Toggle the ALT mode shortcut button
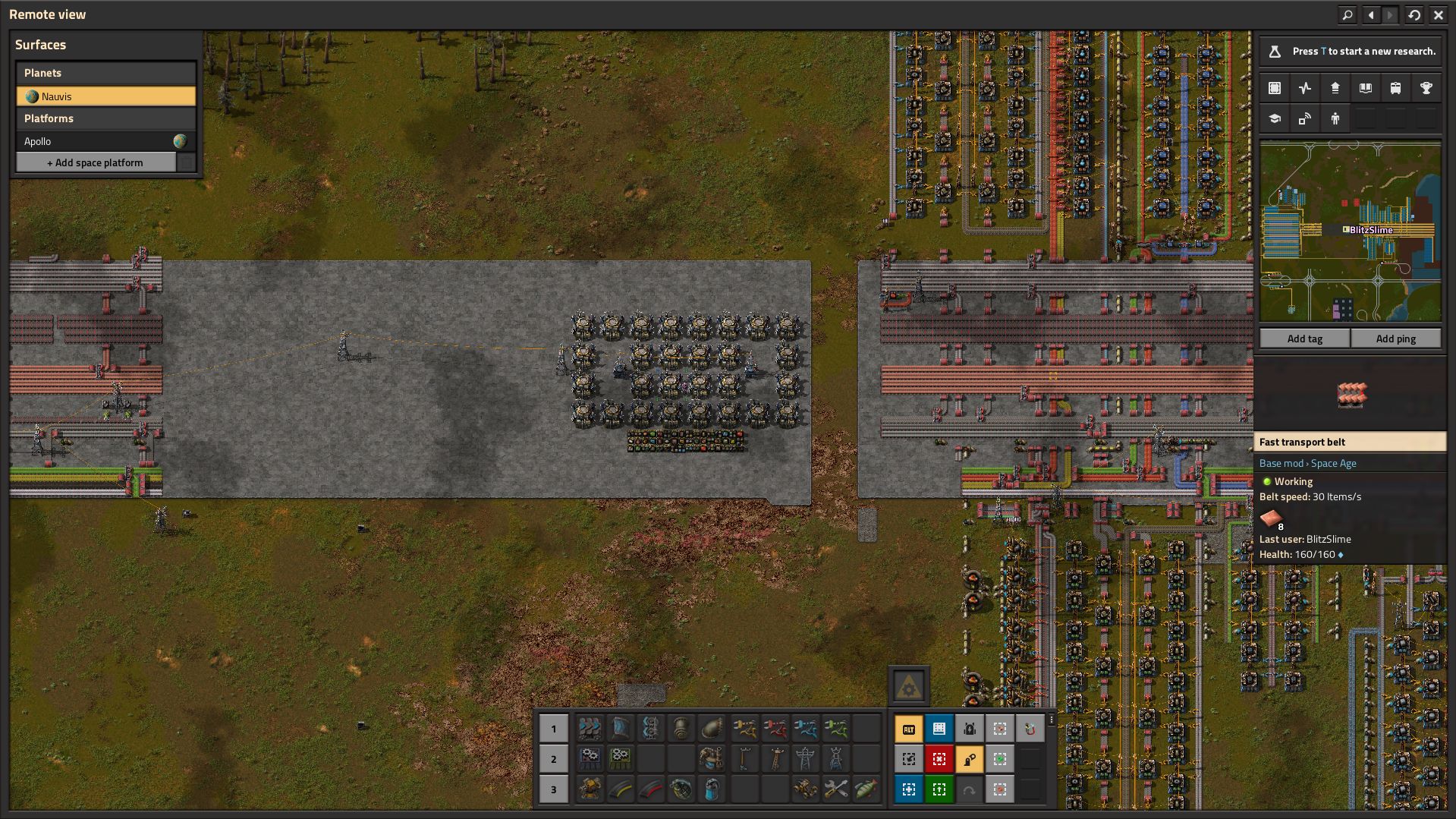The width and height of the screenshot is (1456, 819). pyautogui.click(x=908, y=729)
